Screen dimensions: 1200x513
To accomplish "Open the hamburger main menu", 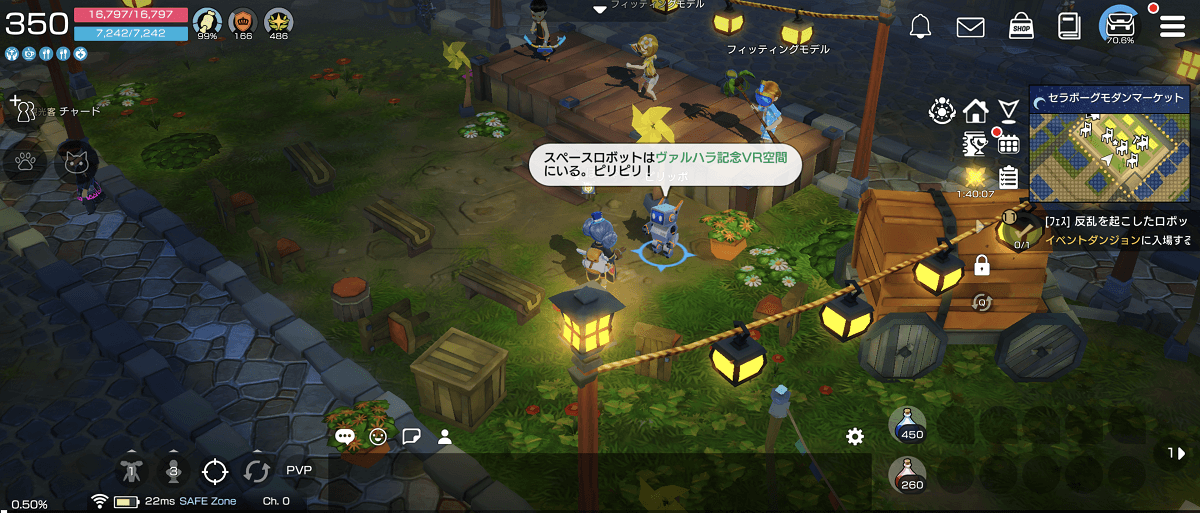I will click(x=1171, y=27).
